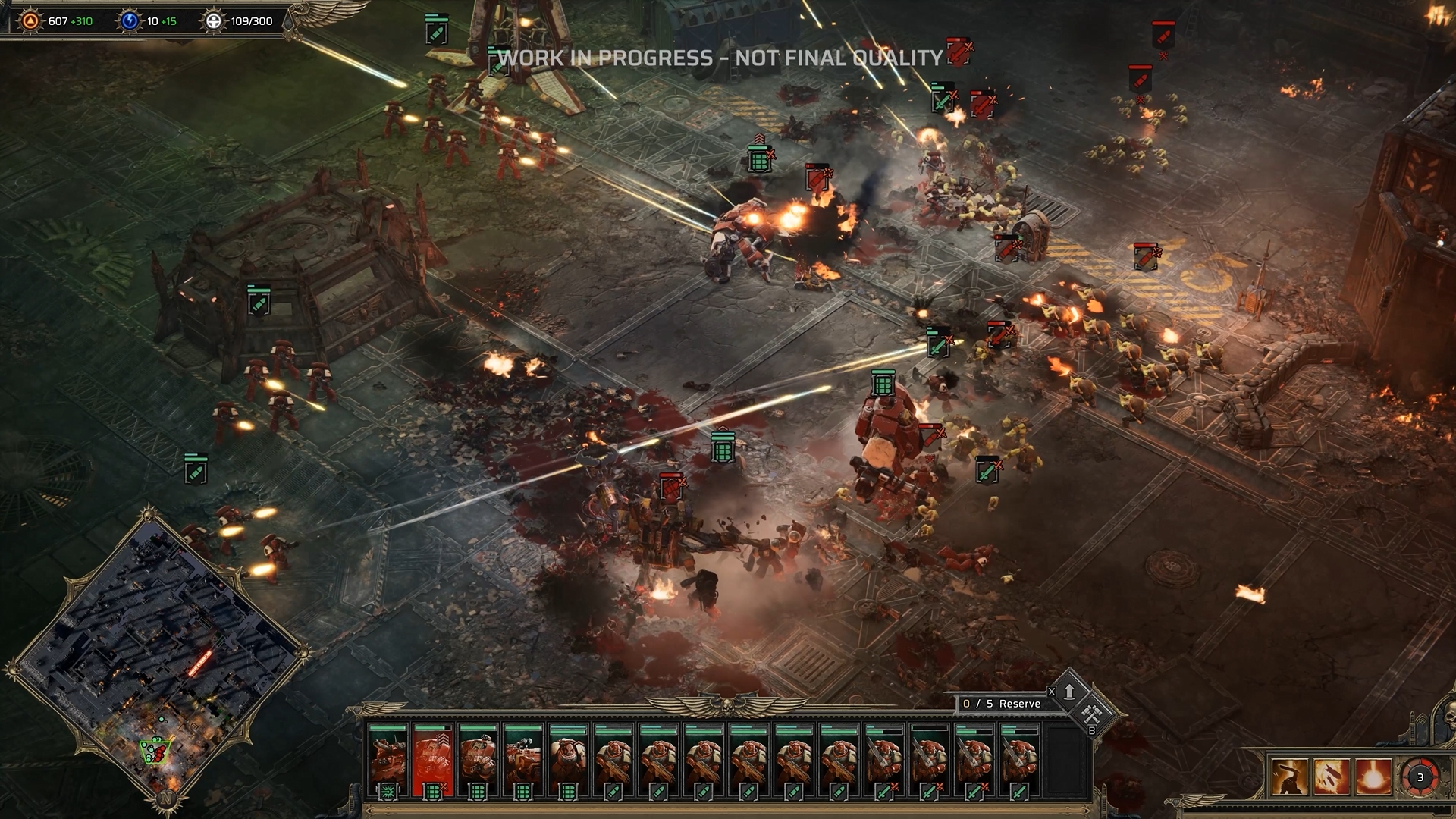Activate the raised-sword warrior ability
The width and height of the screenshot is (1456, 819).
click(1290, 777)
